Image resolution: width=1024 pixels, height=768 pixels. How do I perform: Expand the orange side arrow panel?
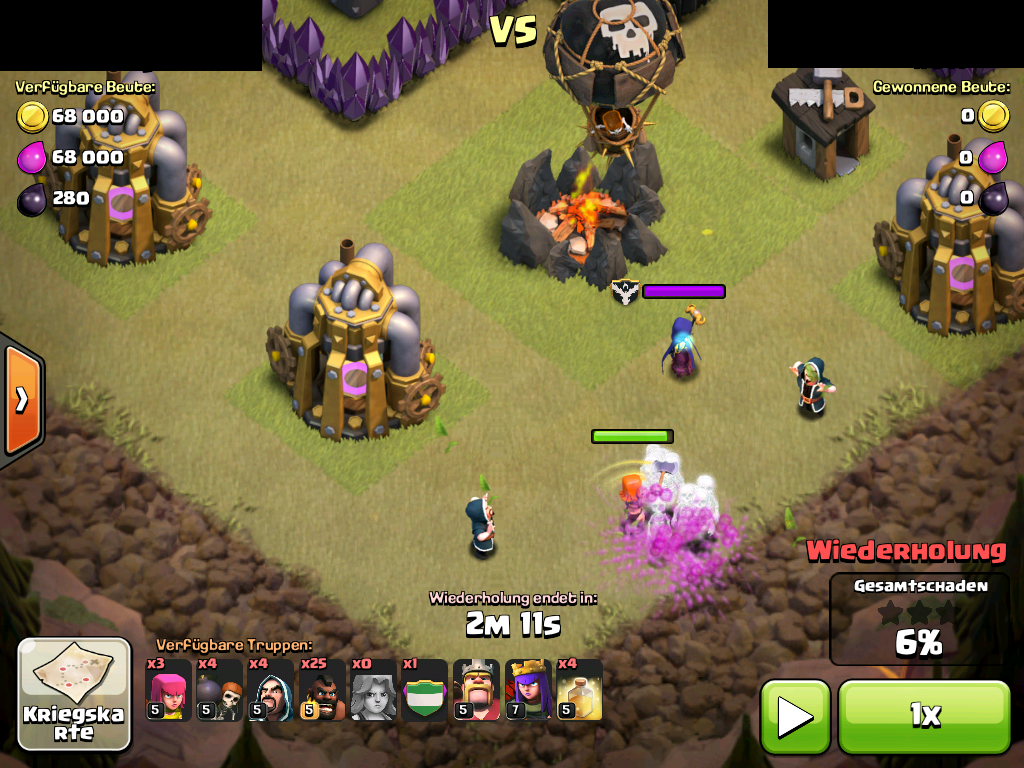point(21,399)
